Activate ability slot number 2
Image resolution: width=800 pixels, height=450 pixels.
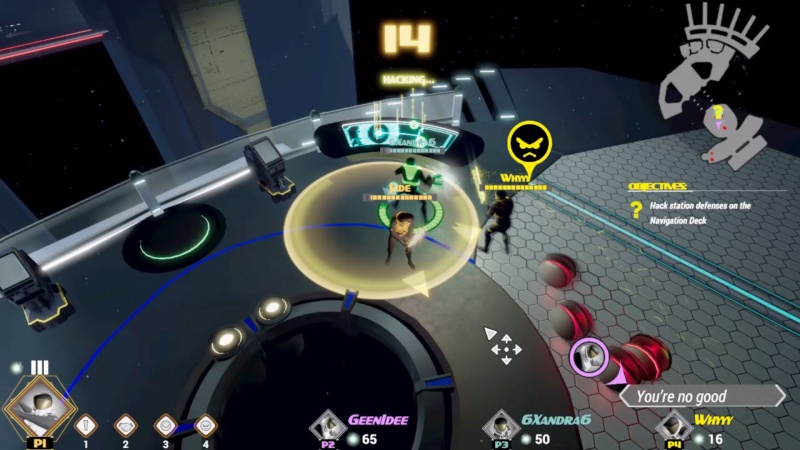[x=125, y=425]
